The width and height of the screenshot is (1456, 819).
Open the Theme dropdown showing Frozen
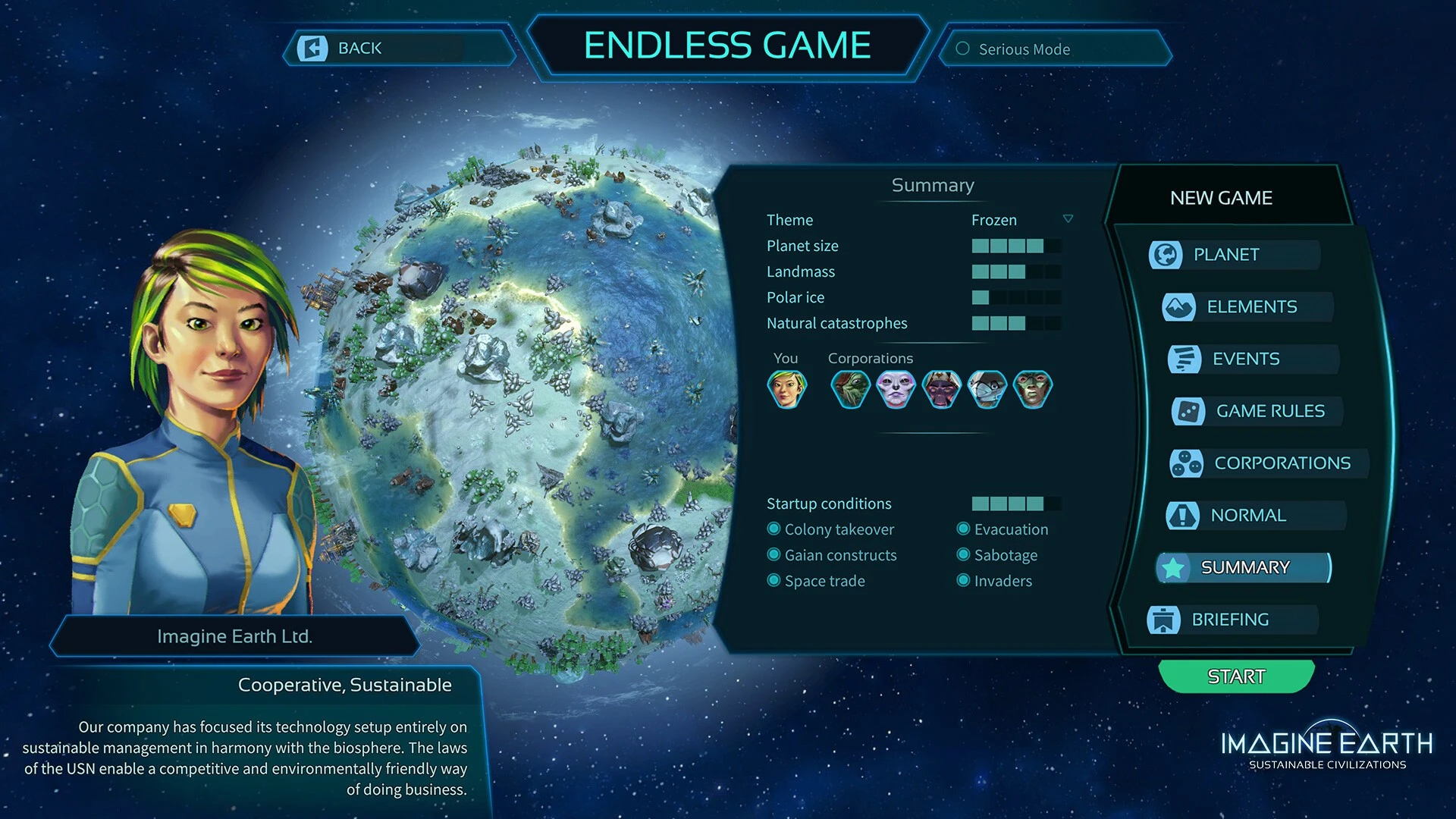coord(1068,219)
